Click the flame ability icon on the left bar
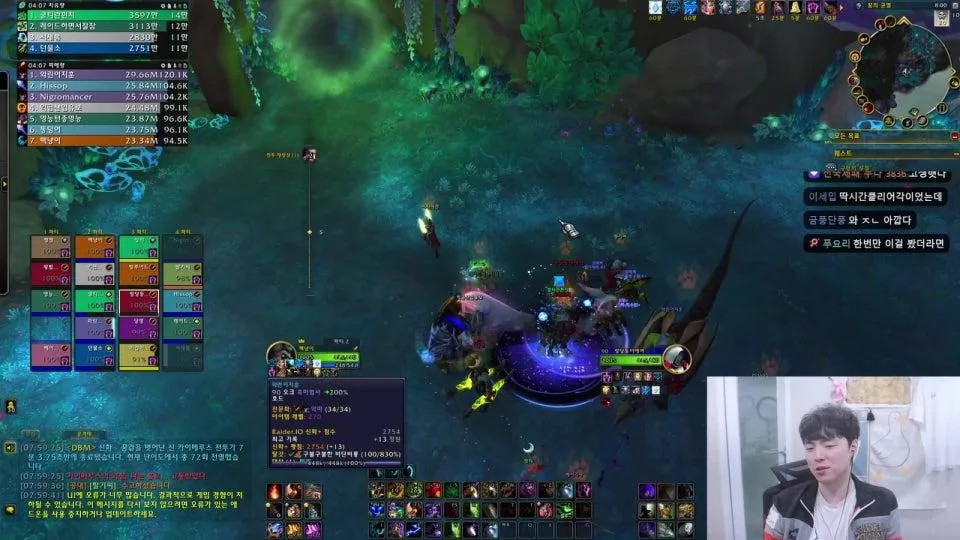960x540 pixels. (274, 491)
